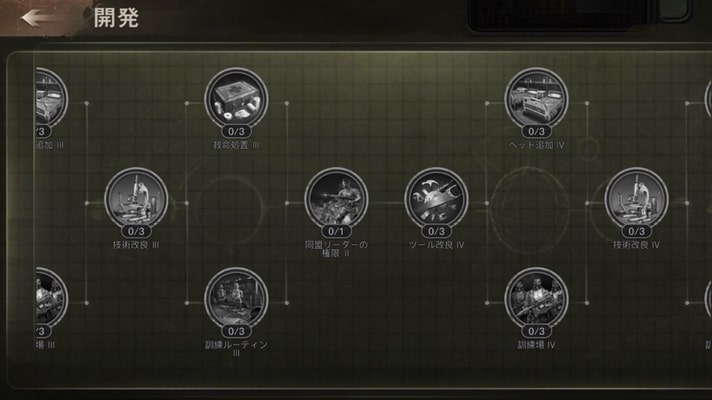Open the ベッド追加 IV research node
The image size is (712, 400).
point(536,99)
